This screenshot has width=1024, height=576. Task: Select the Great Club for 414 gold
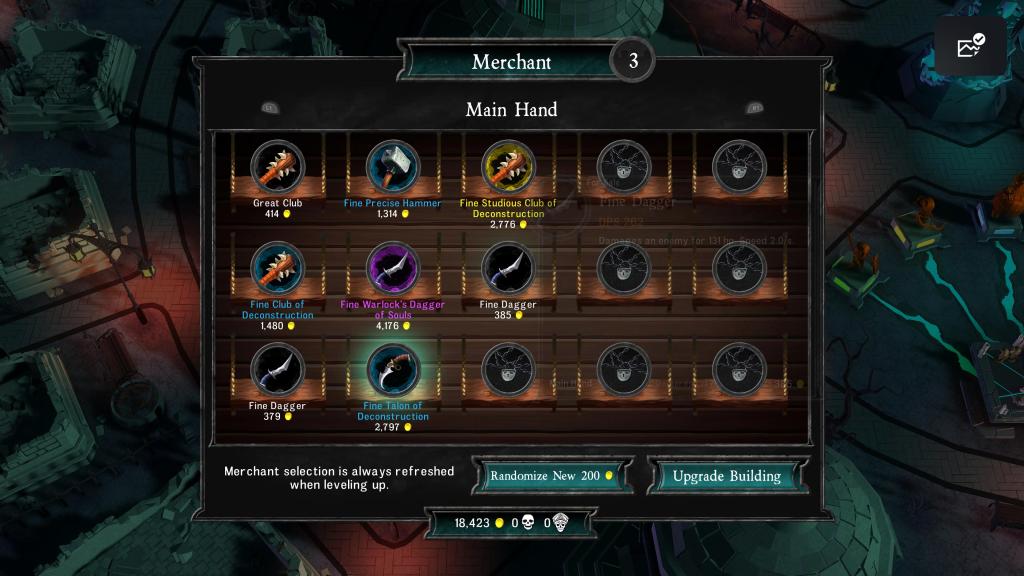(277, 166)
